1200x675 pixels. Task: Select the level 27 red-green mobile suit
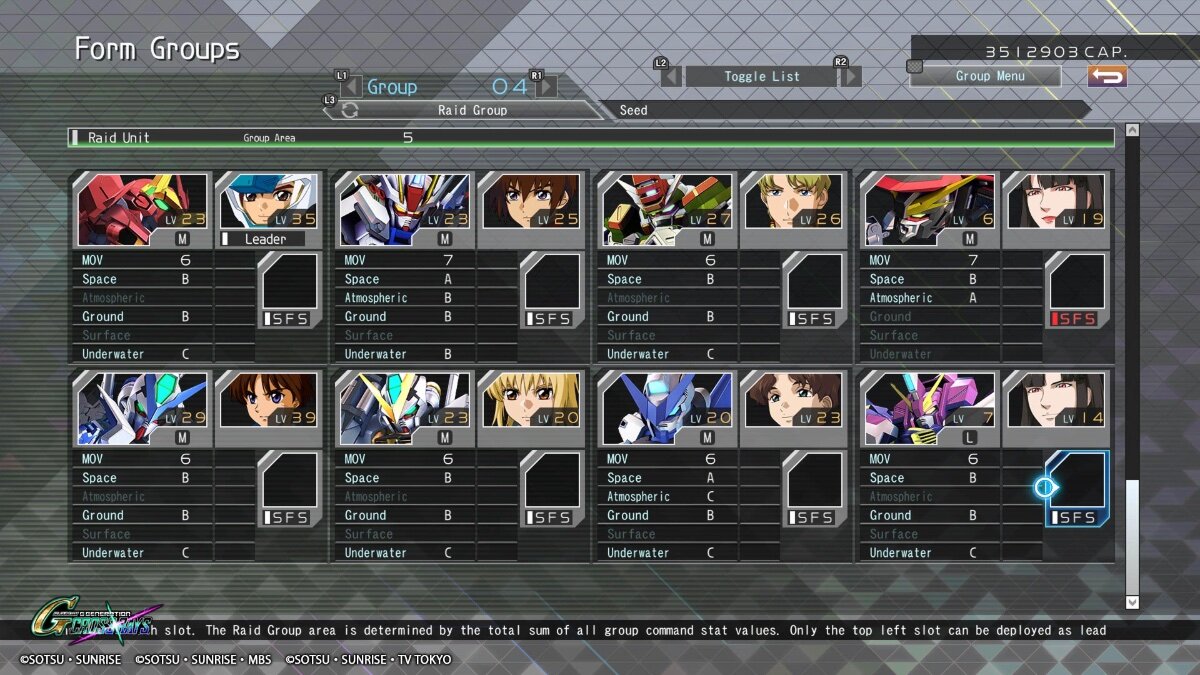point(667,210)
